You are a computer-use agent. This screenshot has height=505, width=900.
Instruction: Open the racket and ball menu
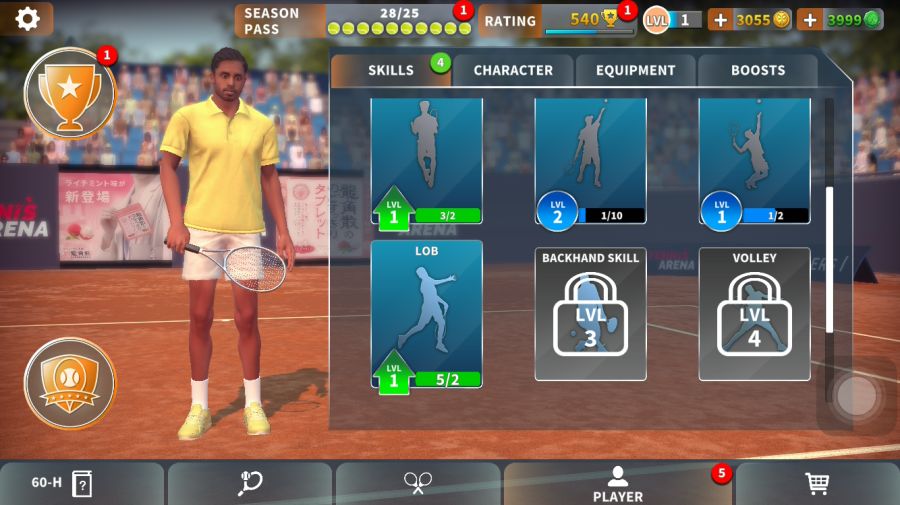[x=250, y=484]
